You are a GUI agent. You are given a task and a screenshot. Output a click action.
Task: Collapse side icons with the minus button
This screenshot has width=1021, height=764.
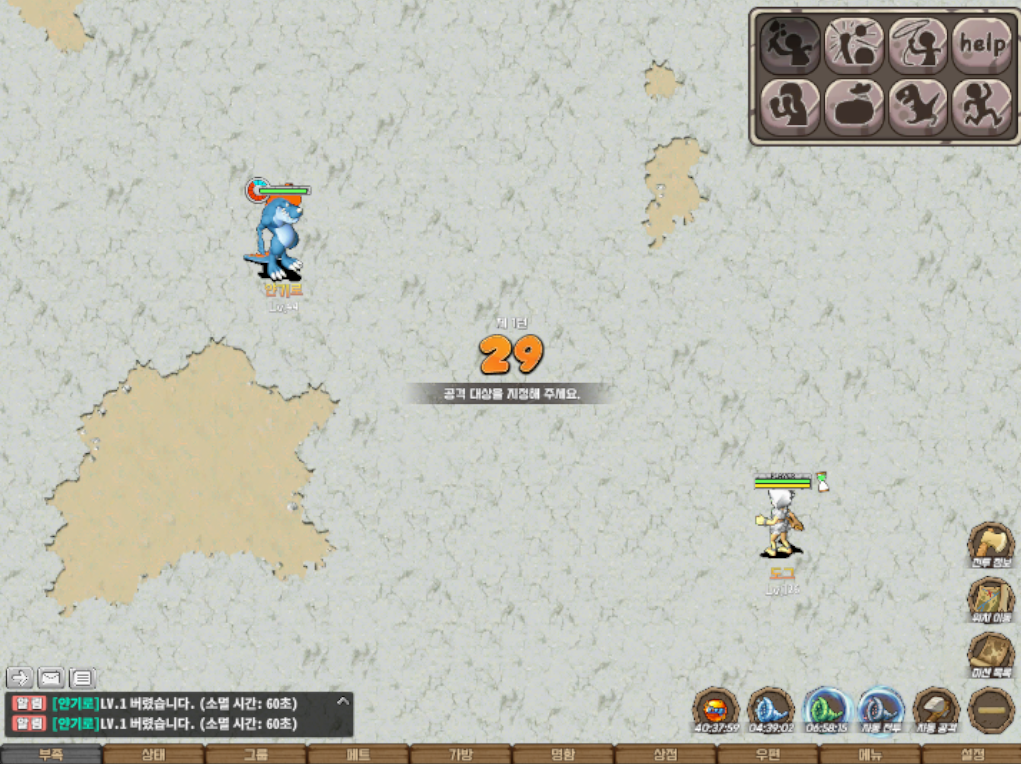tap(990, 710)
